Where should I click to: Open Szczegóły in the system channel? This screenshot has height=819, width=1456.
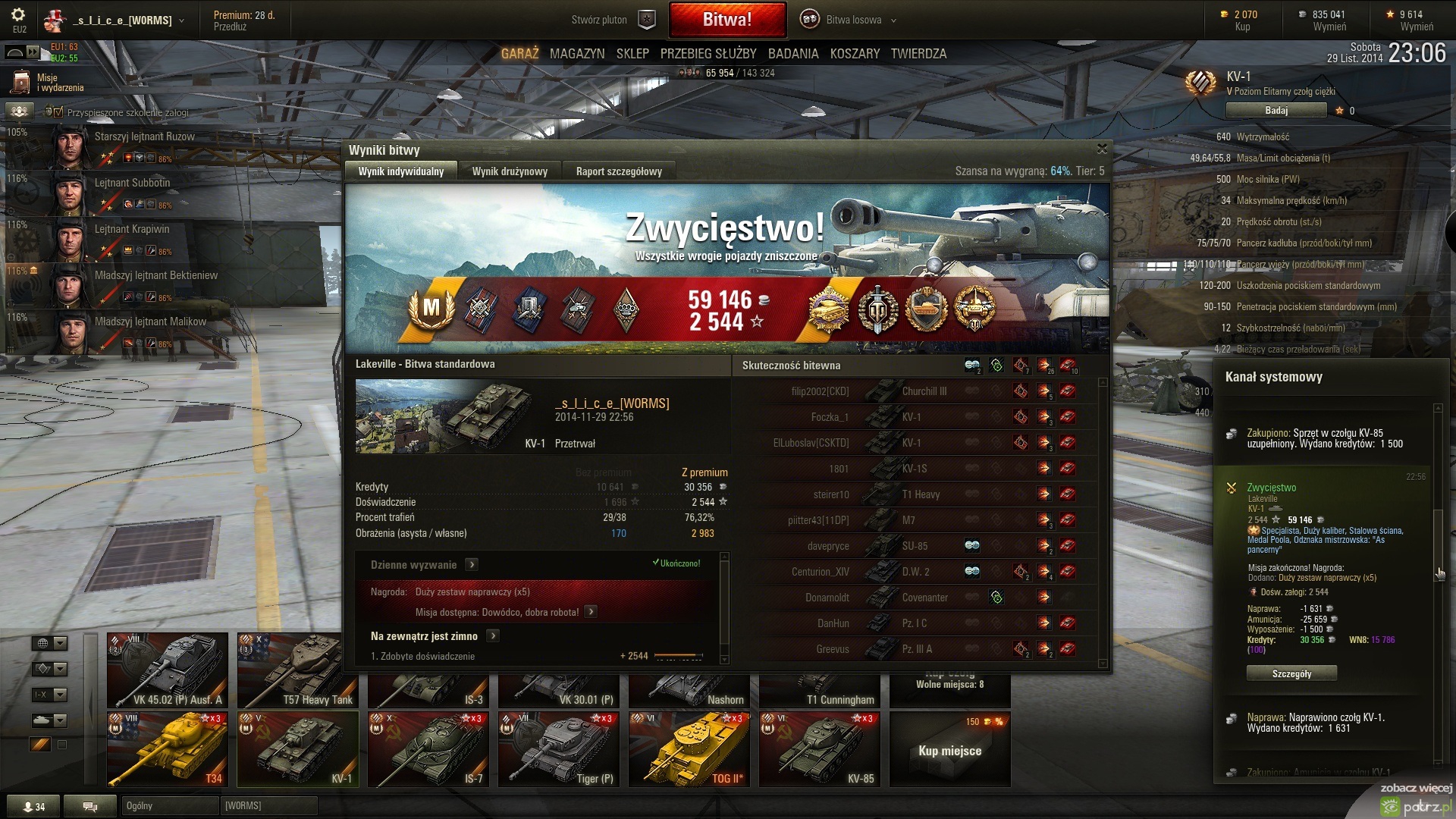[x=1291, y=673]
